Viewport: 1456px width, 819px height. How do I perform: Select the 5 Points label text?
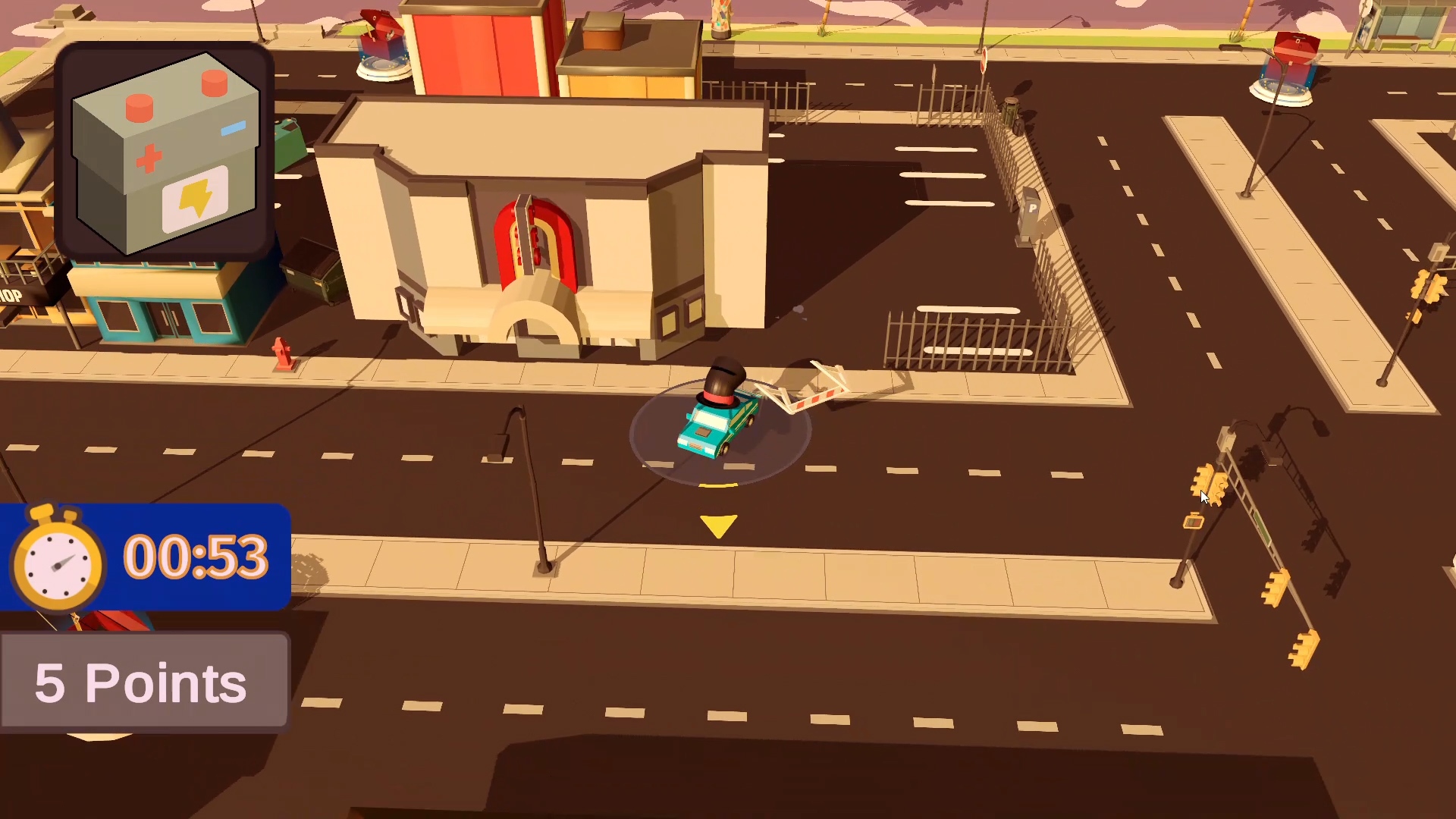coord(140,681)
